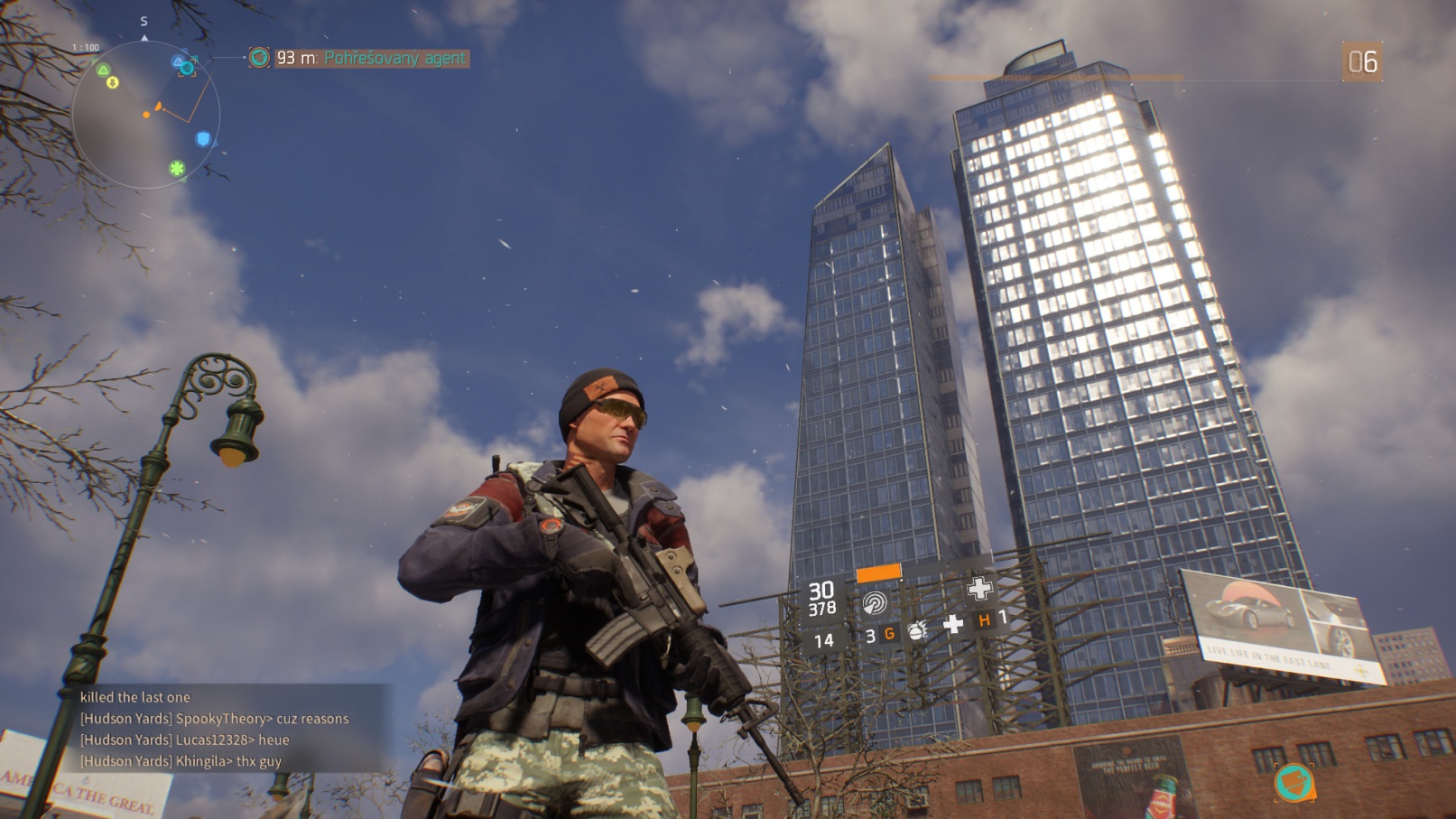
Task: Open the chat box message log
Action: coord(215,729)
